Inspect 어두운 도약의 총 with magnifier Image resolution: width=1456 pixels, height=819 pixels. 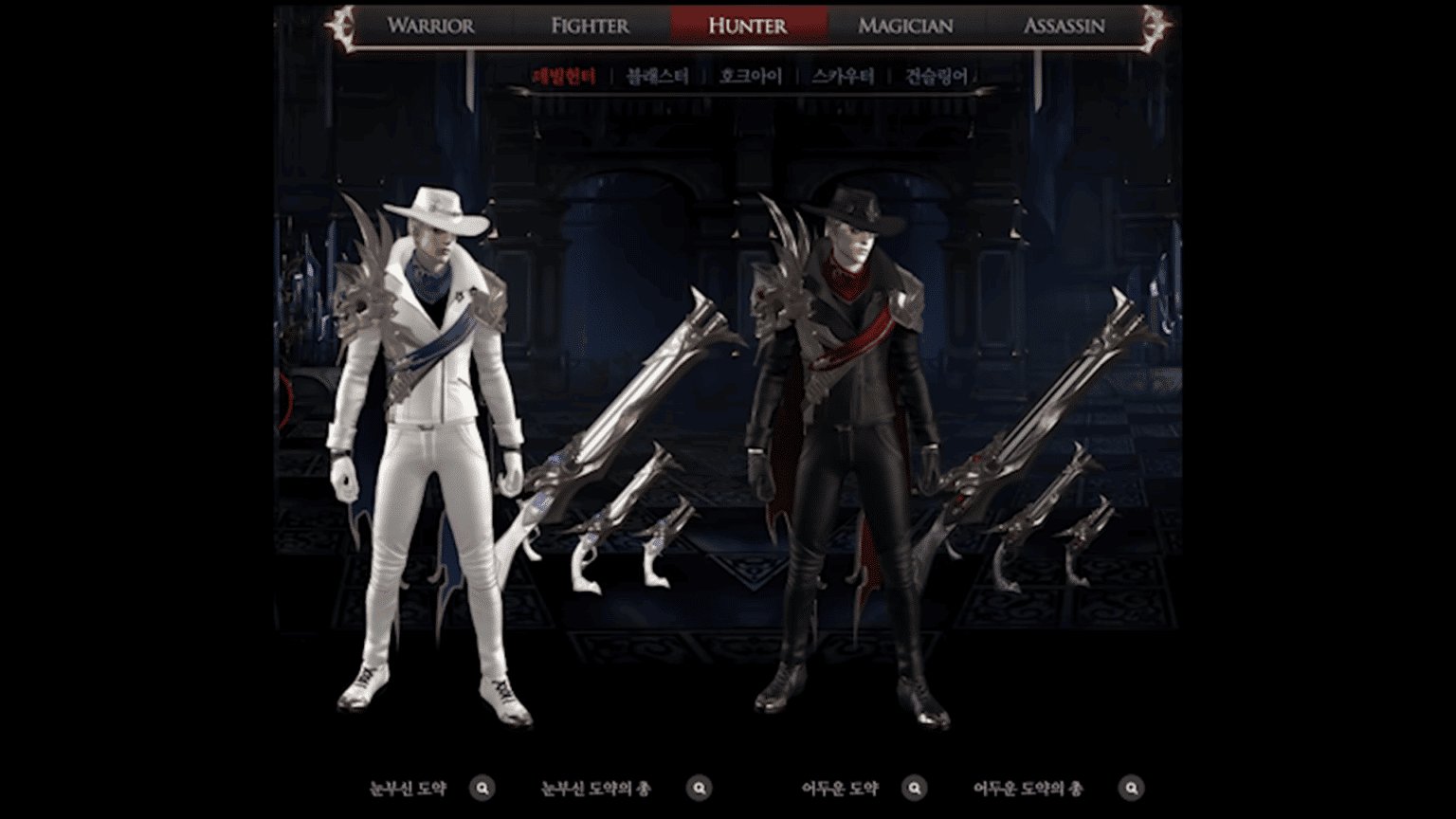click(1131, 788)
